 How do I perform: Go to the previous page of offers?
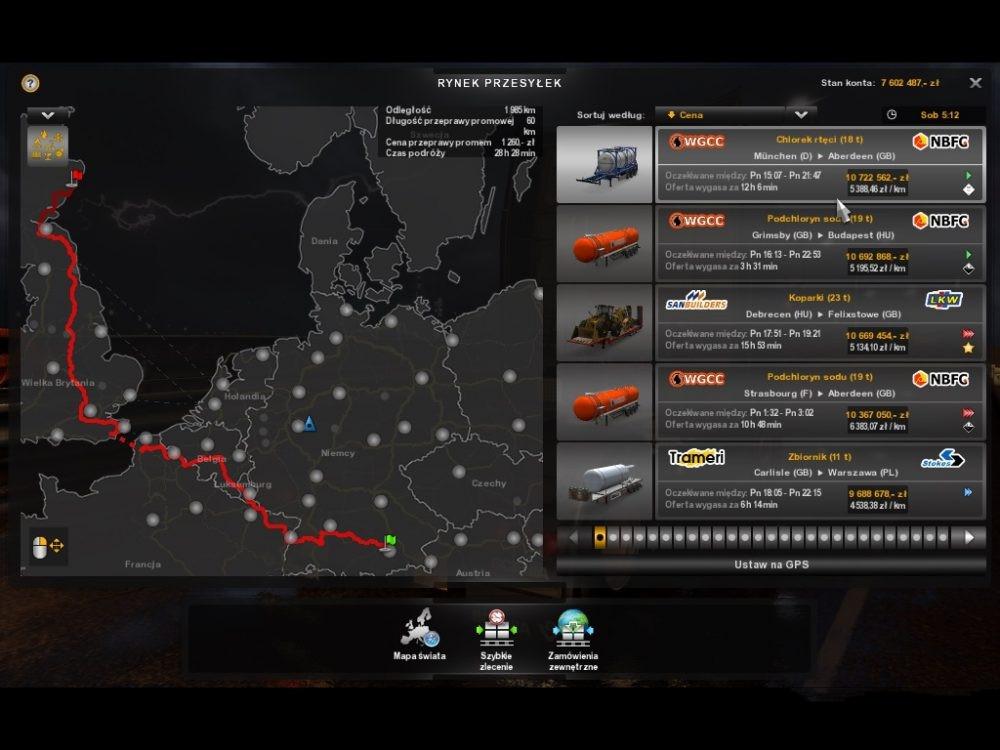click(x=573, y=537)
